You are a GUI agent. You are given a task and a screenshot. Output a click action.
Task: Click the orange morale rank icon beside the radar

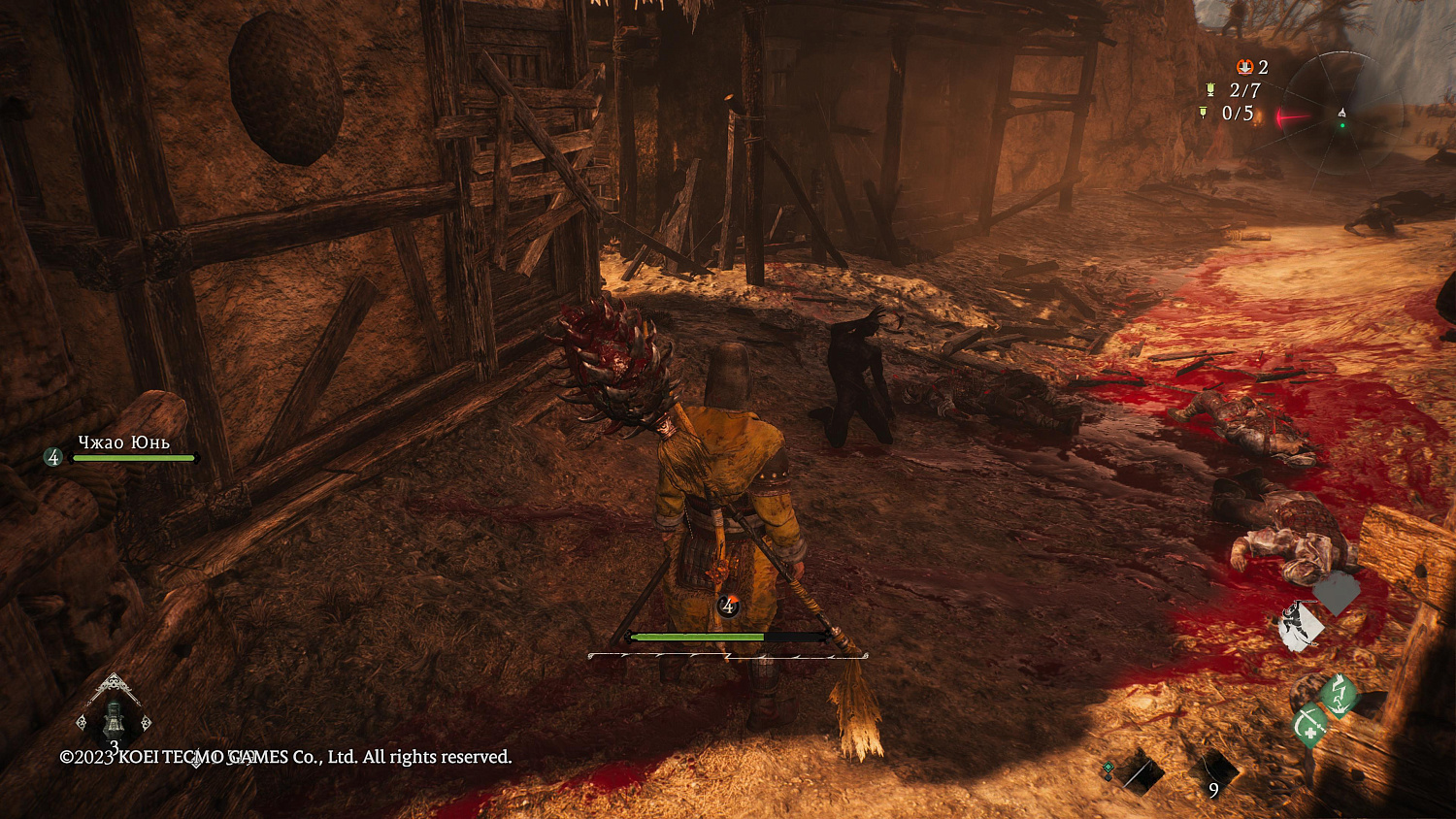1244,67
